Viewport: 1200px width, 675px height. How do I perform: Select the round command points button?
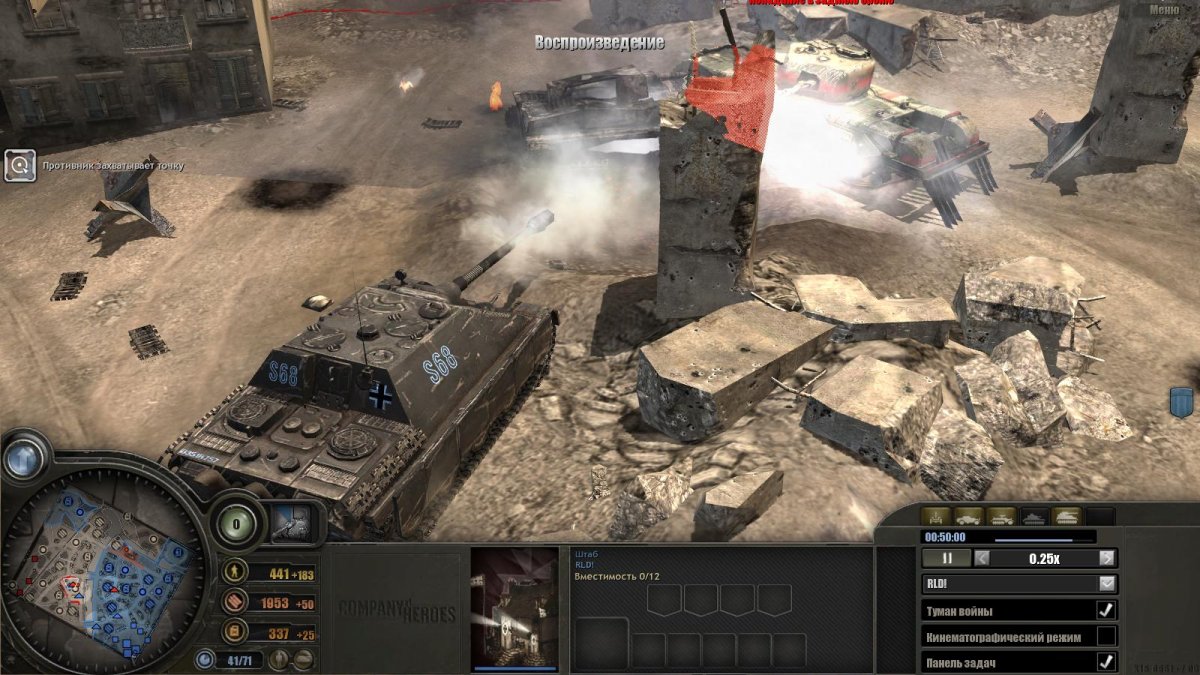coord(237,523)
